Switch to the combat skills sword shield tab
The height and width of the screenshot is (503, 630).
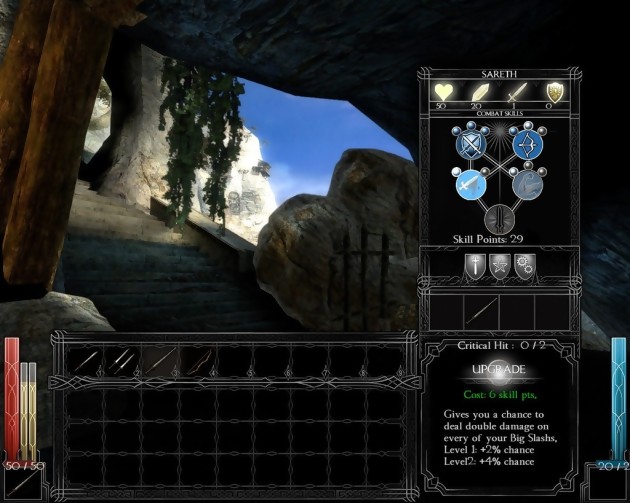pos(474,265)
